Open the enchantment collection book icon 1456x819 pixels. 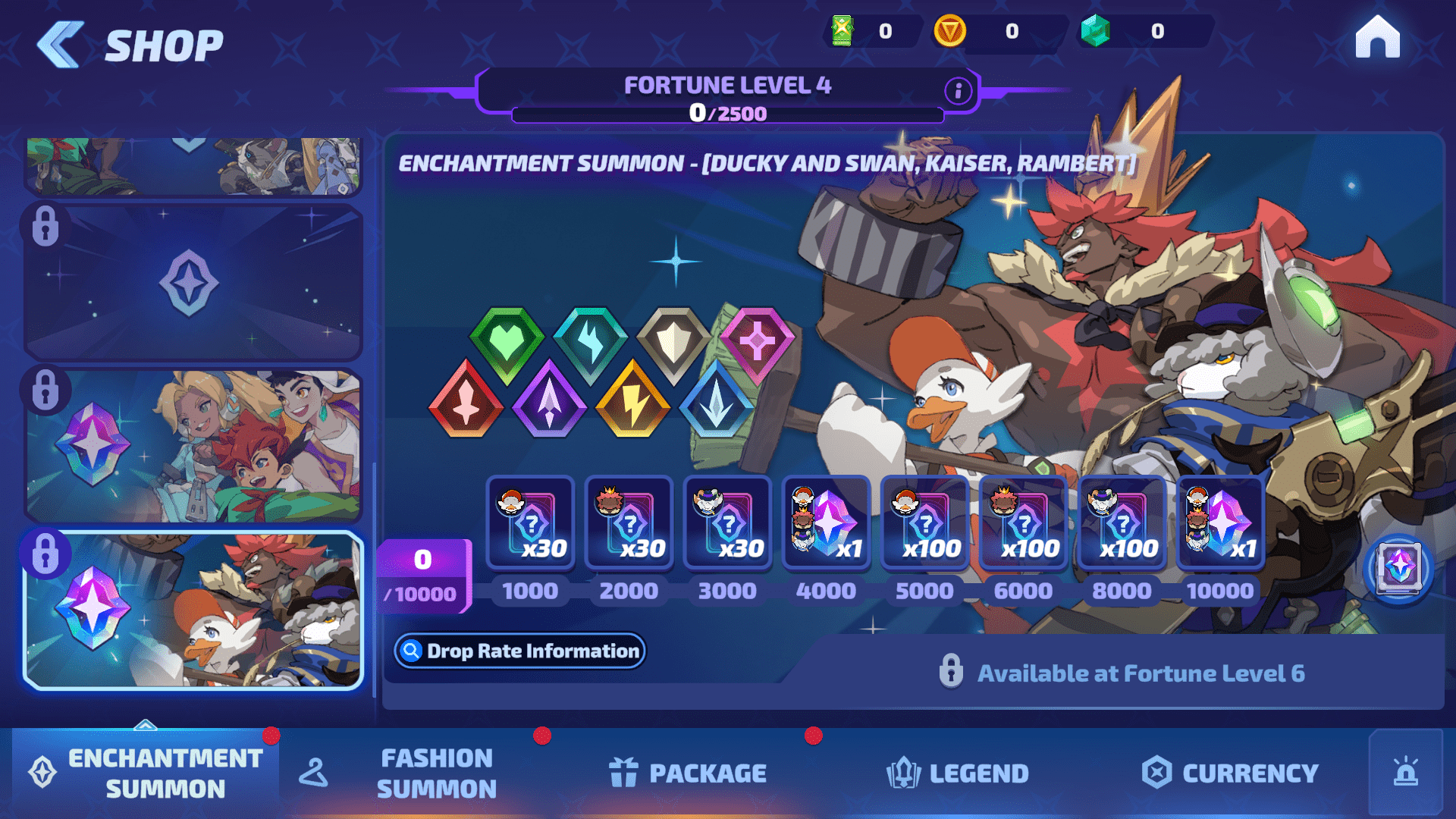pos(1398,569)
